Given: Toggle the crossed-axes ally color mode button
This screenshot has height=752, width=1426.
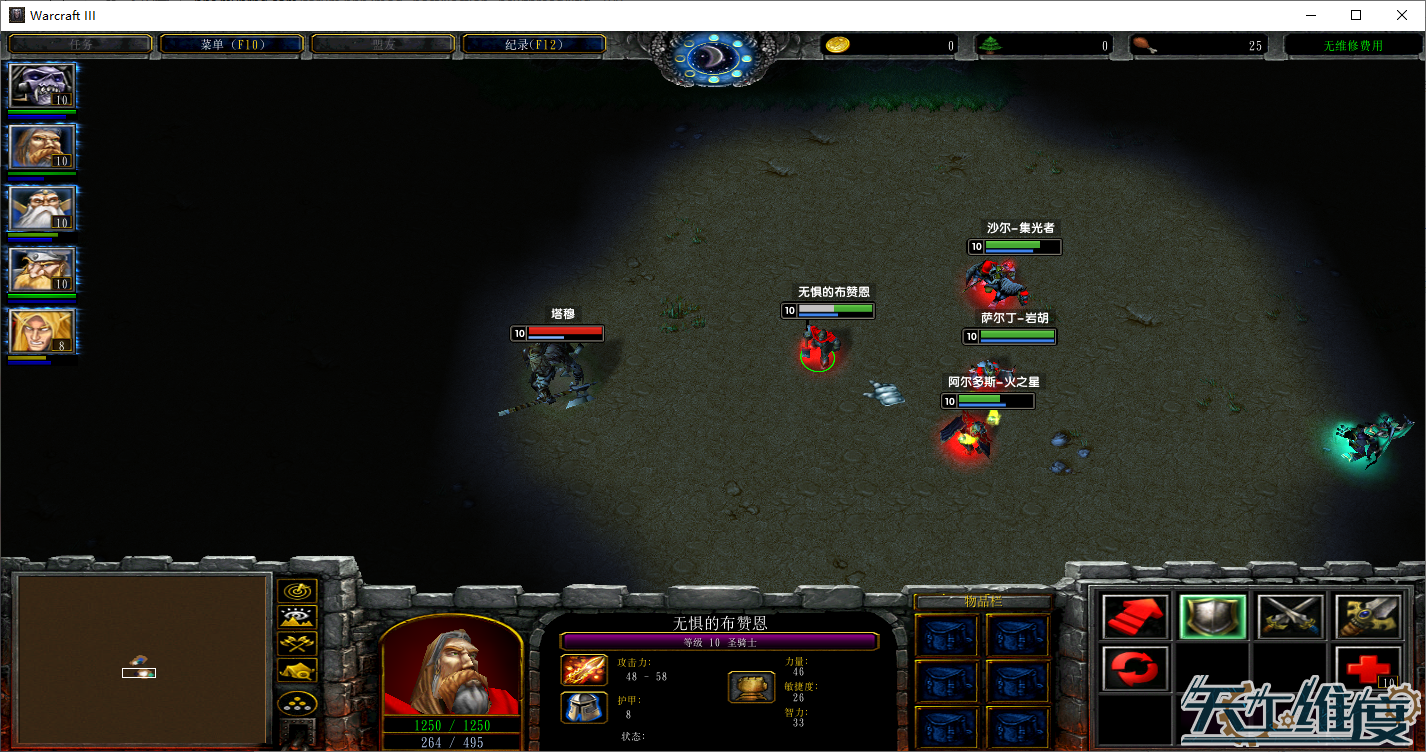Looking at the screenshot, I should click(x=297, y=644).
